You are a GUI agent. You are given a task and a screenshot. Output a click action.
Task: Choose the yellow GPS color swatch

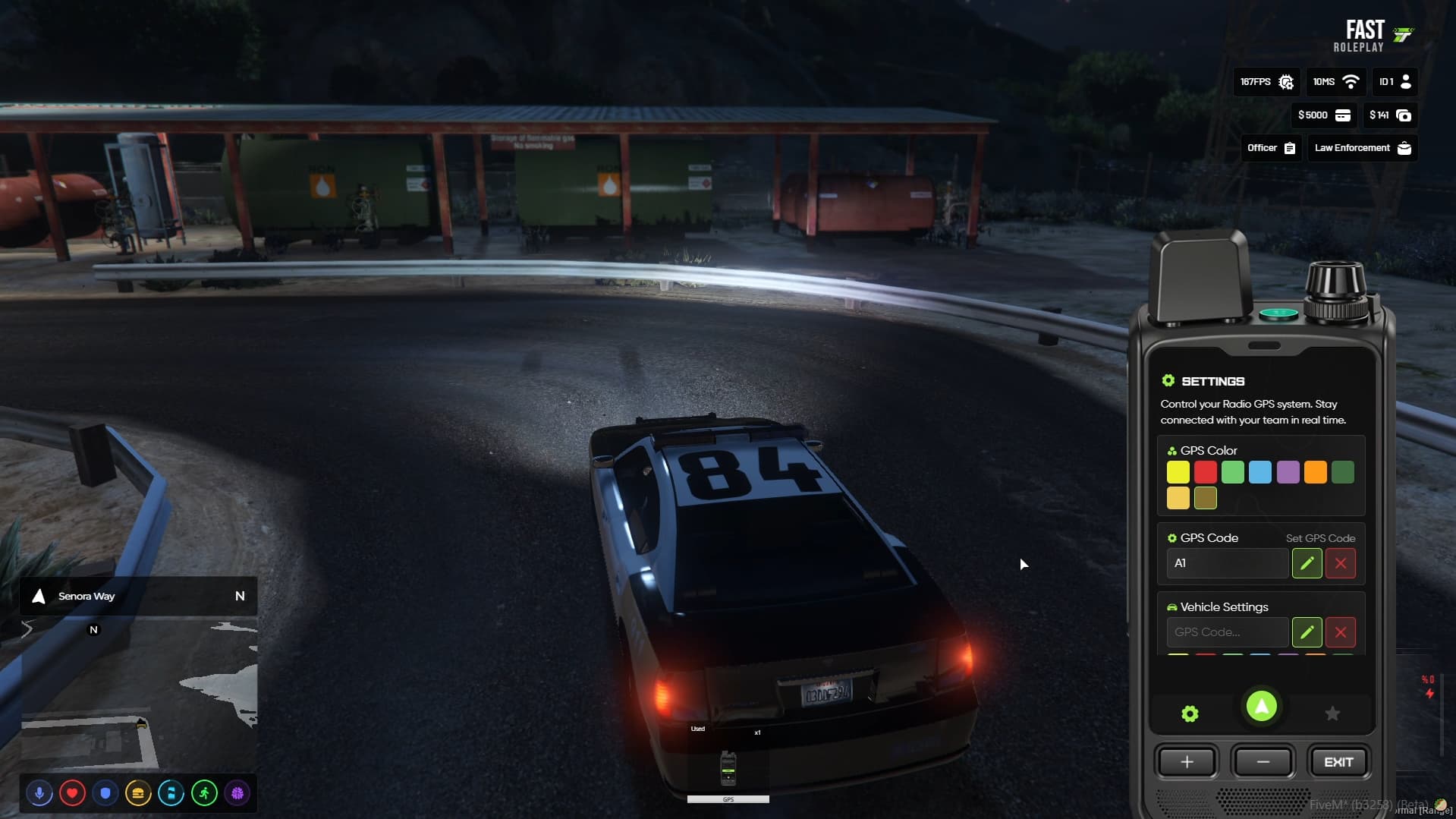pos(1178,472)
